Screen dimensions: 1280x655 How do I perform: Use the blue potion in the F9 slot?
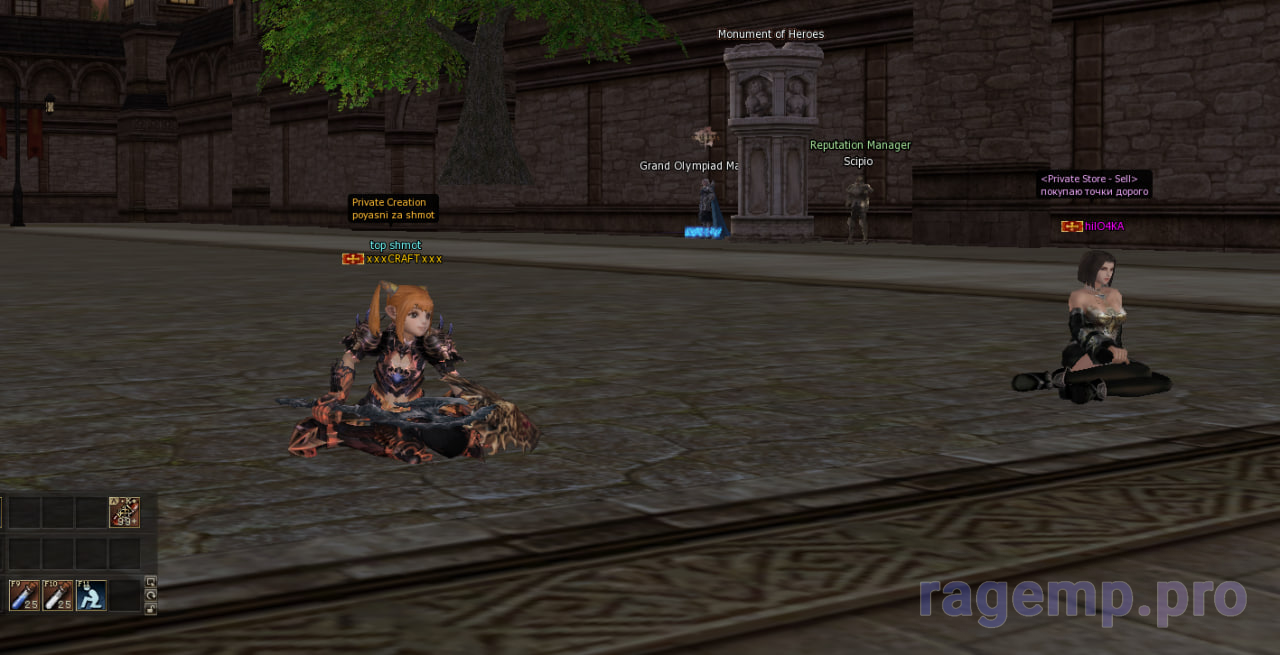pos(24,595)
